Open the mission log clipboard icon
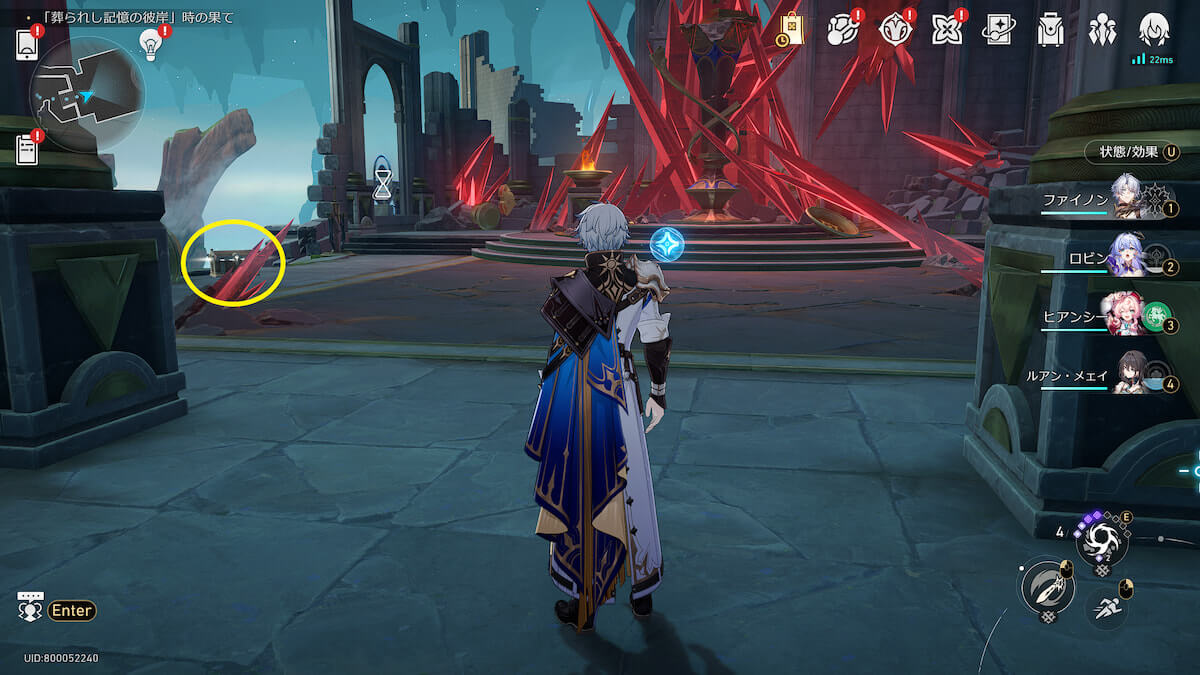 27,150
